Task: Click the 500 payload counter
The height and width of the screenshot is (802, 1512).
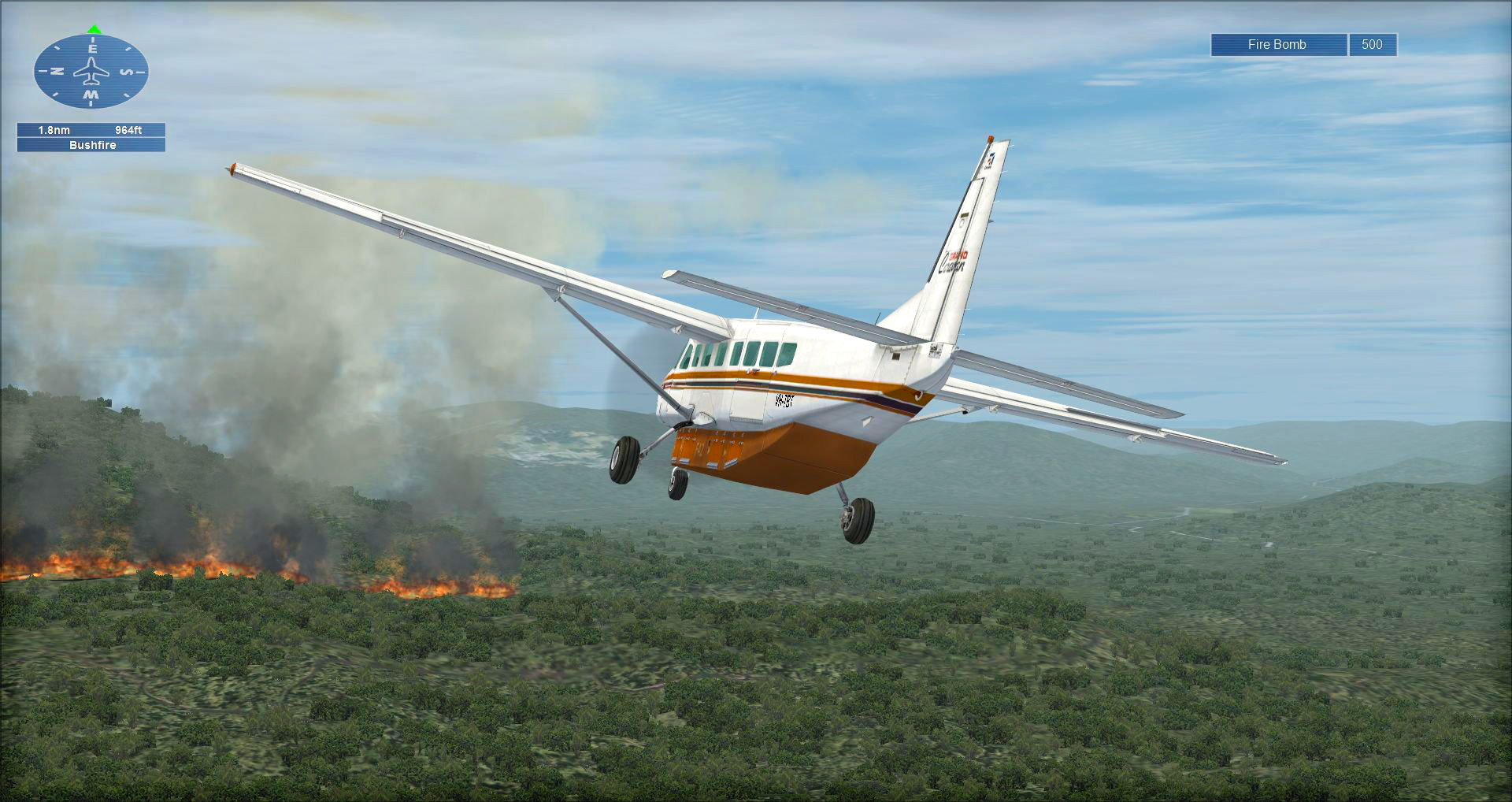Action: [1372, 45]
